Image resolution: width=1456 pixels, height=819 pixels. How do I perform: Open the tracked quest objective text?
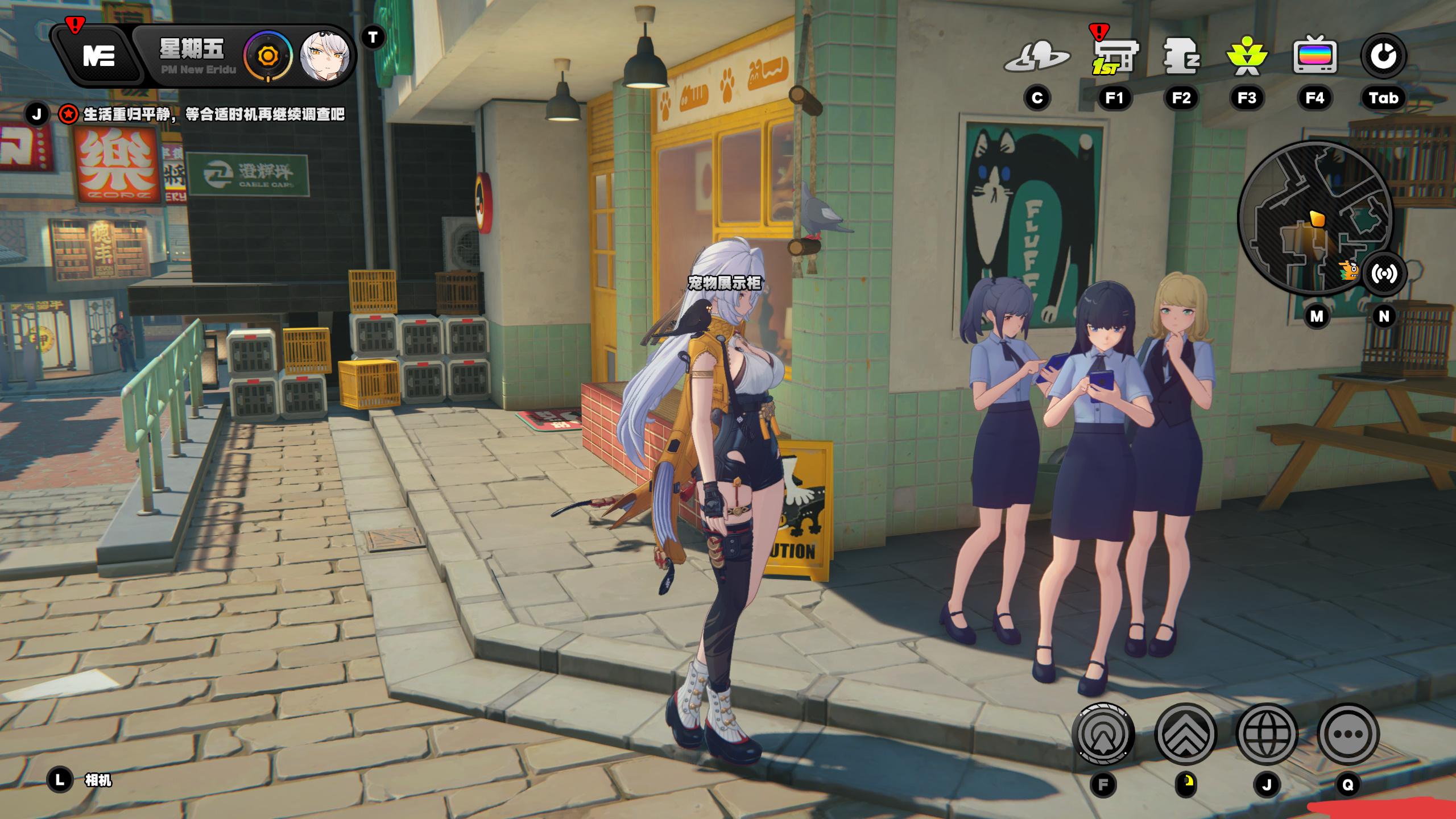click(214, 115)
